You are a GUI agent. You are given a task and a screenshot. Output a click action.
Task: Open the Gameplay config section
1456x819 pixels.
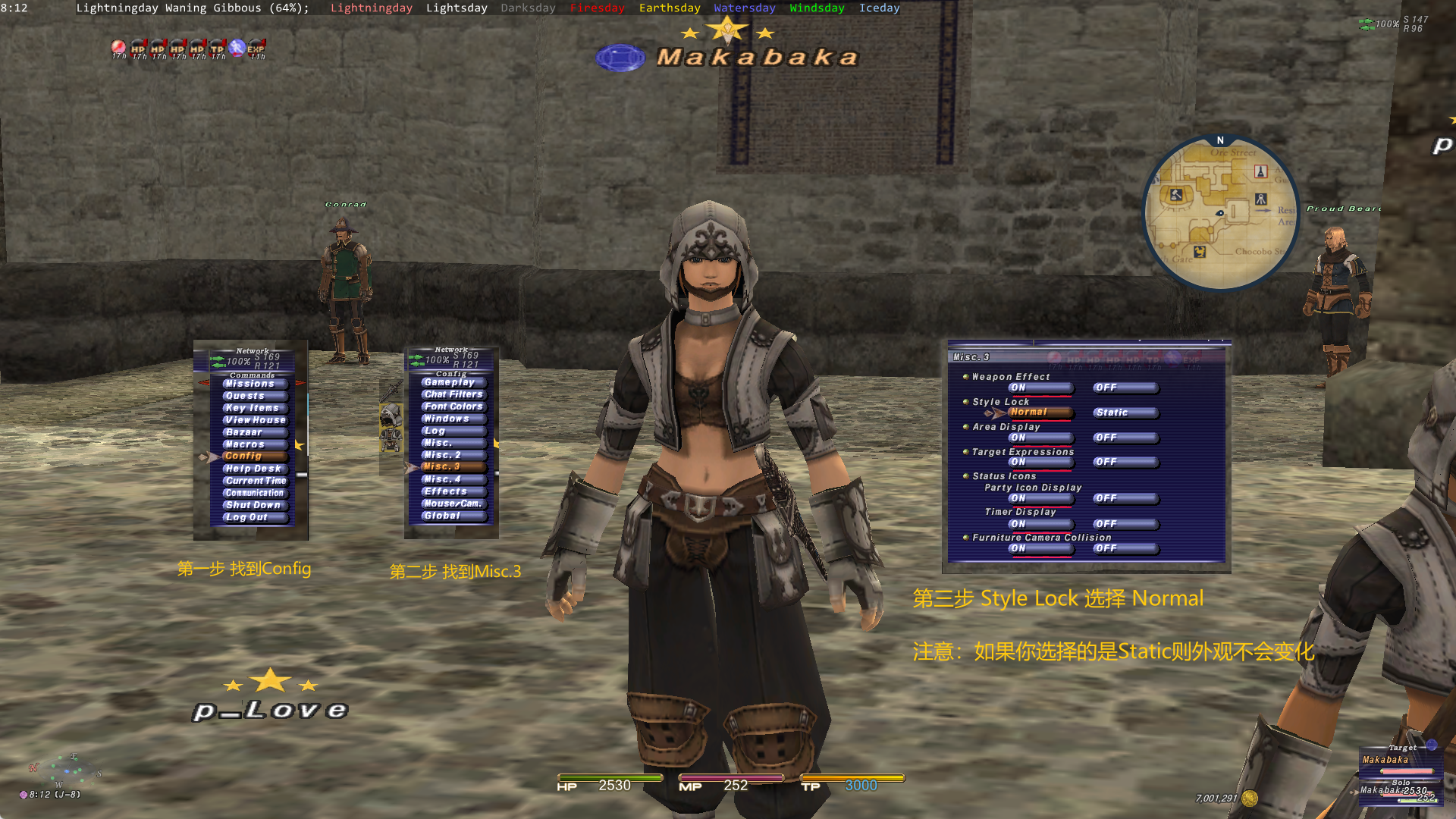(449, 382)
